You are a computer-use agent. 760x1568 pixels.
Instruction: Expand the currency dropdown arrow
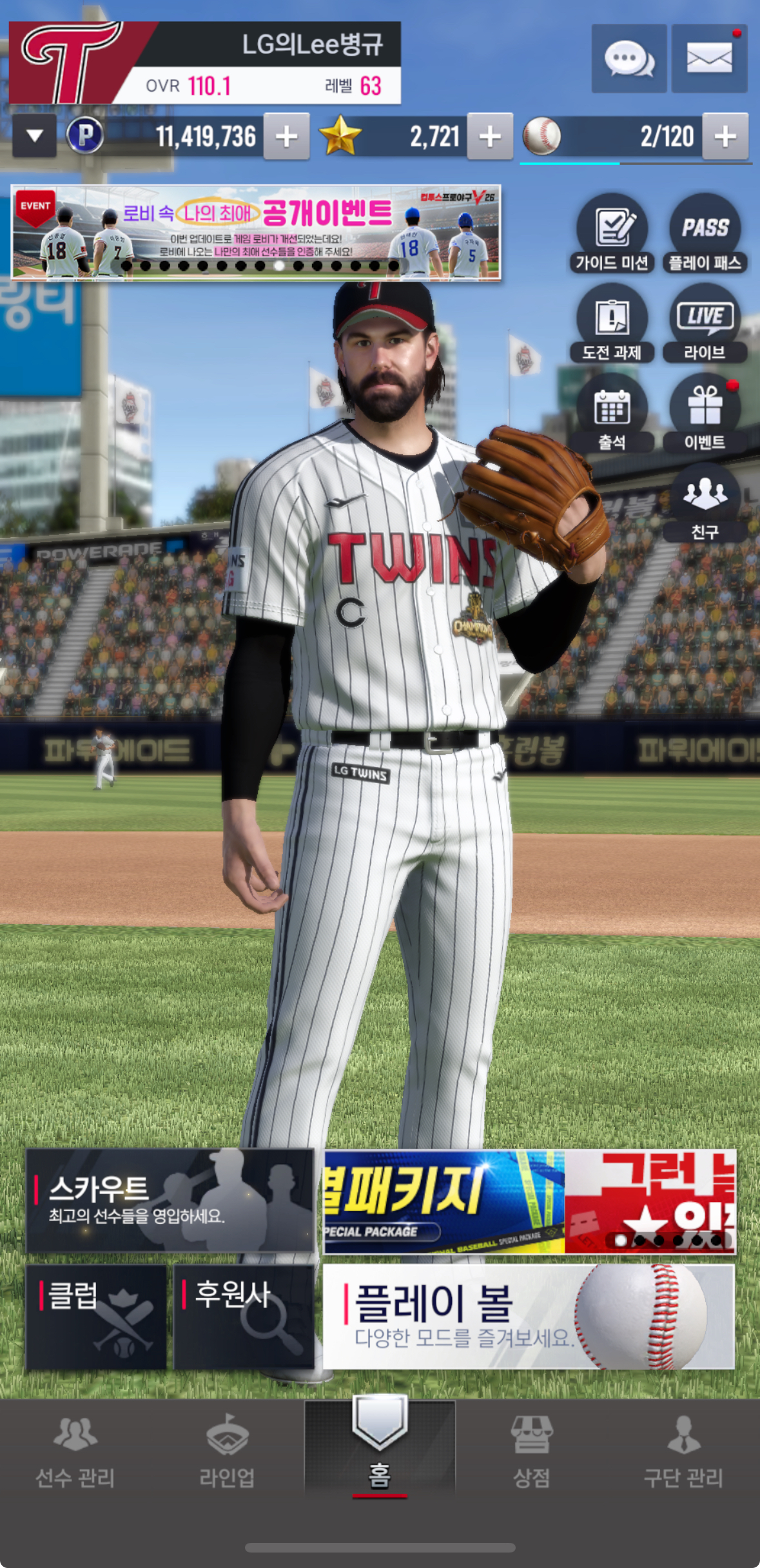tap(35, 135)
